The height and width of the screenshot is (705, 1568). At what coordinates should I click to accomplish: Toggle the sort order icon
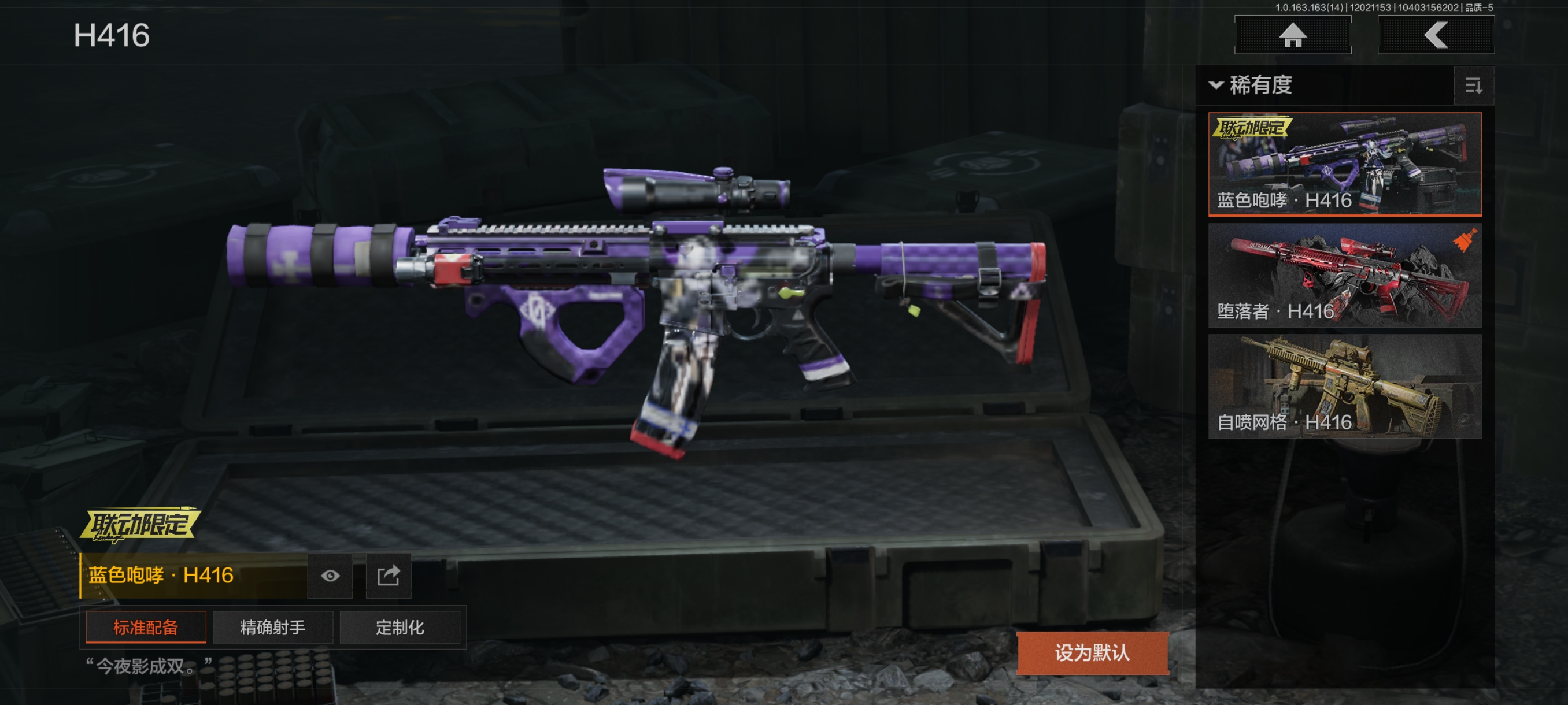(1473, 86)
